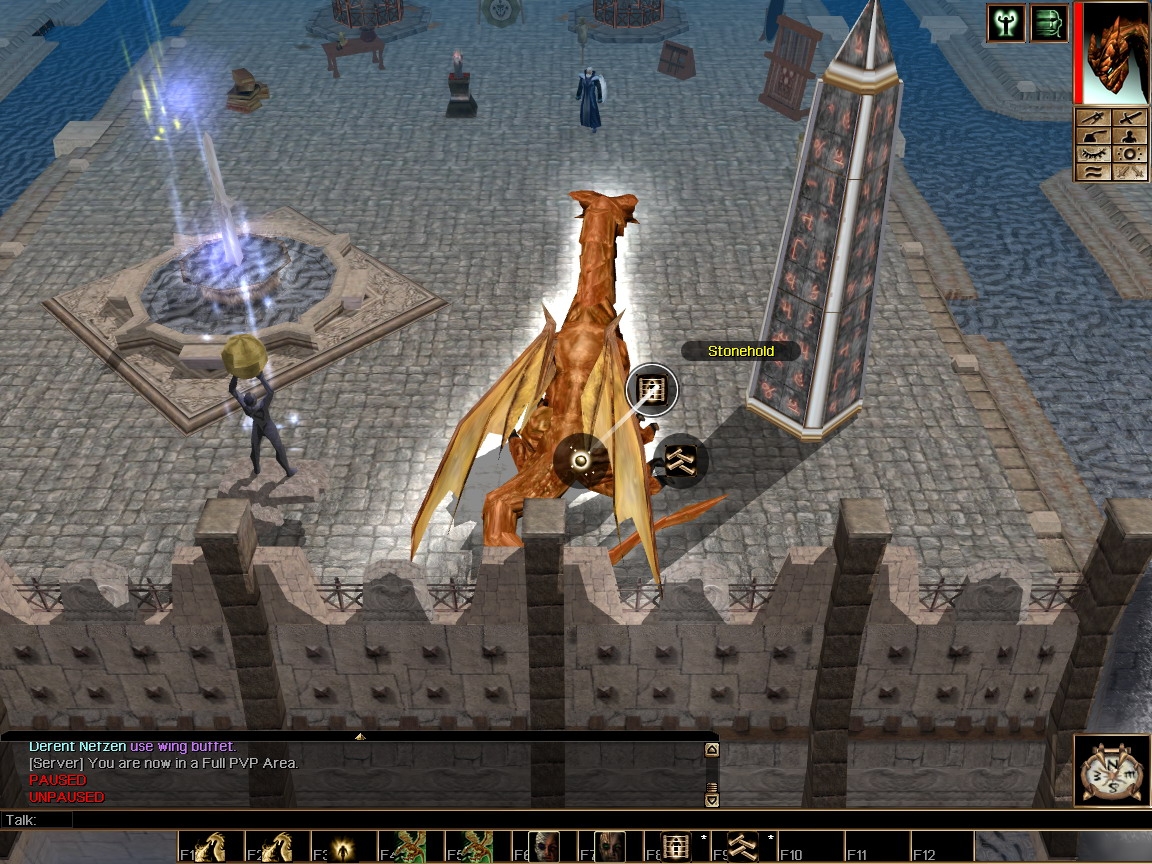Select the dragon character portrait
1152x864 pixels.
click(1115, 53)
